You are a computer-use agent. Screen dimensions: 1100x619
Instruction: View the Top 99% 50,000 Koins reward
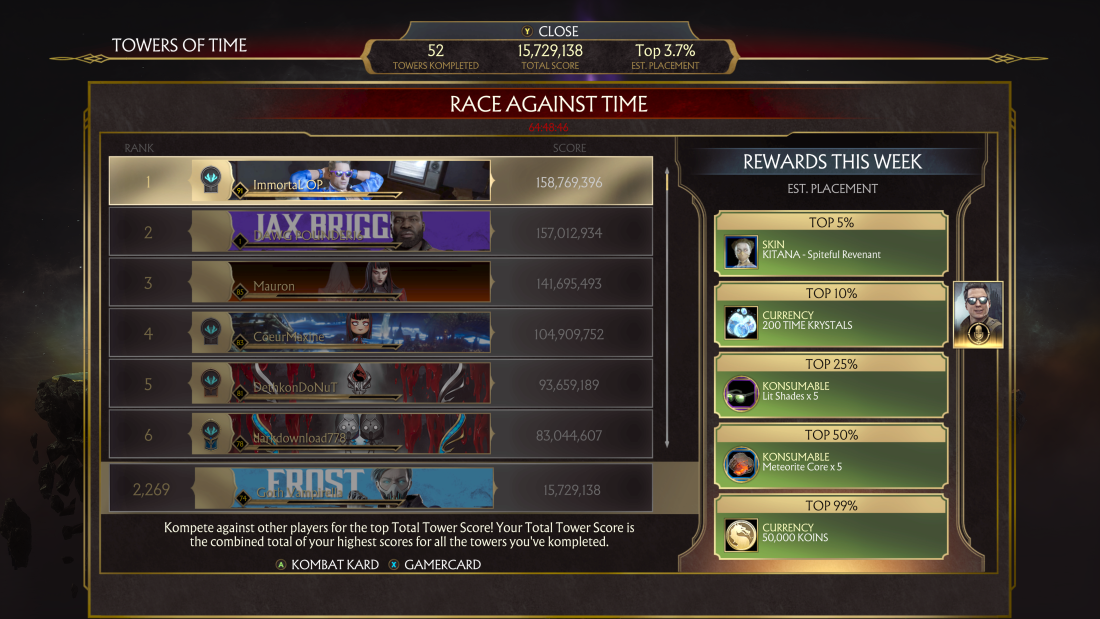point(831,527)
